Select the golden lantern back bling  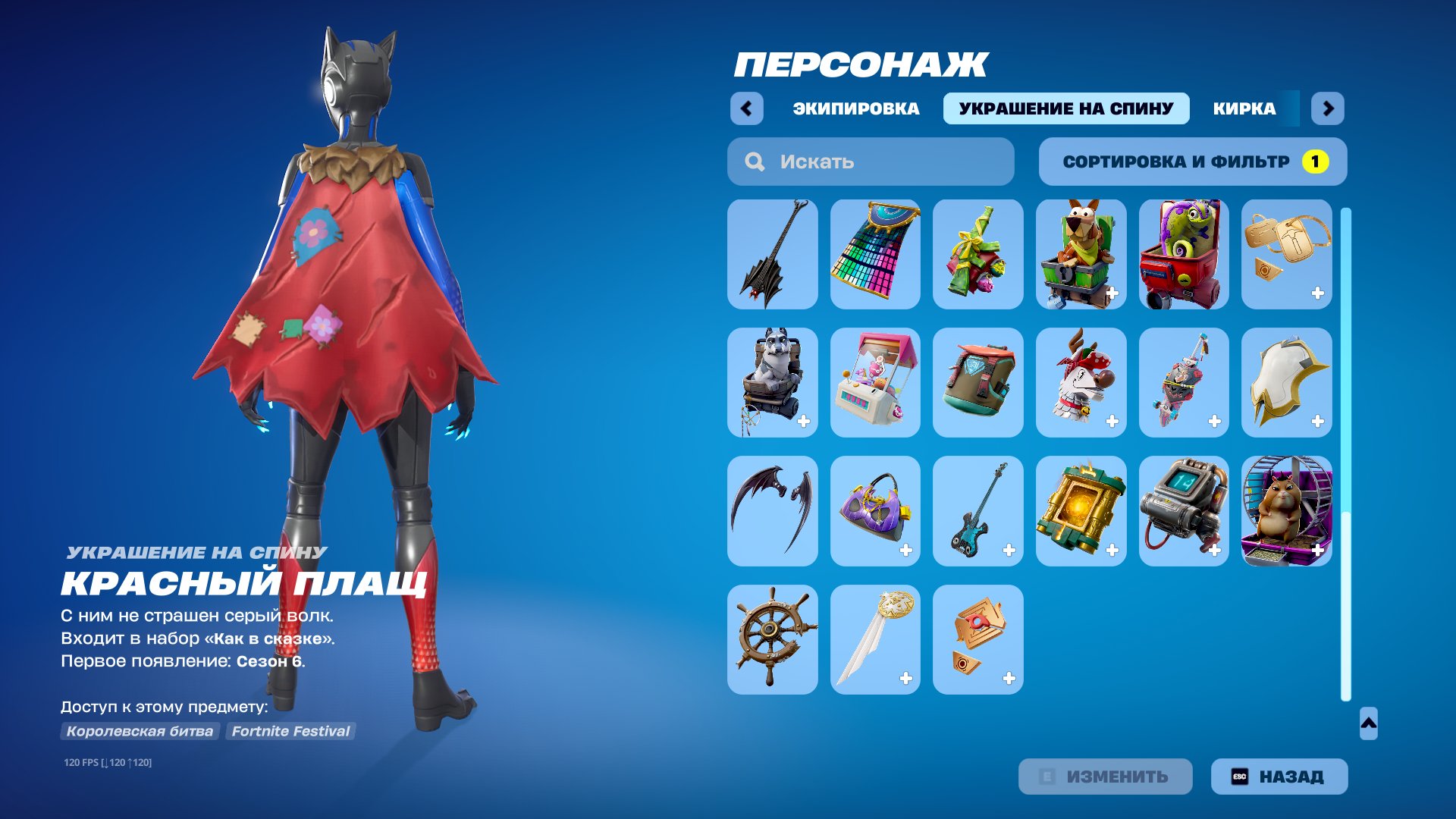pyautogui.click(x=1081, y=510)
